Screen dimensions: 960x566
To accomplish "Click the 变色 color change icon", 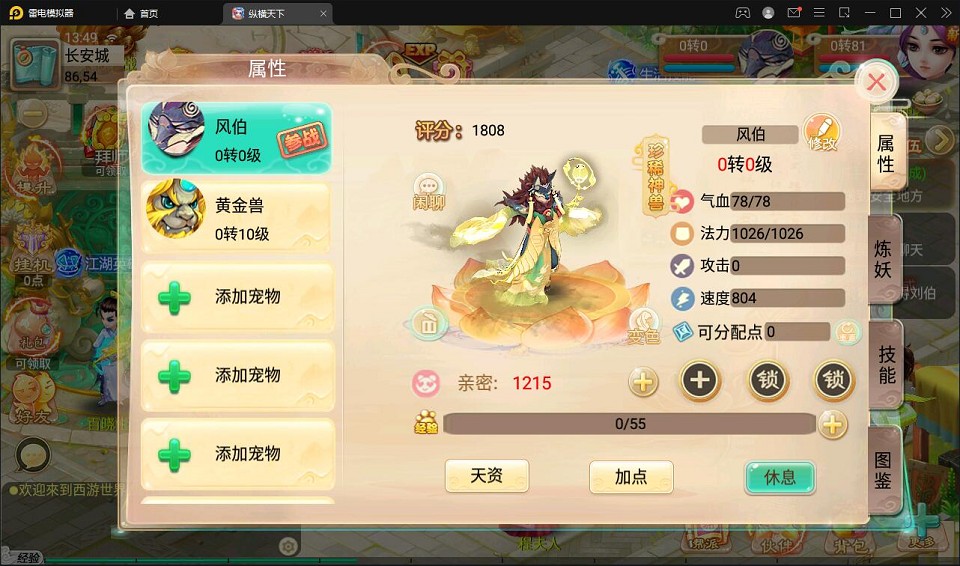I will click(645, 326).
